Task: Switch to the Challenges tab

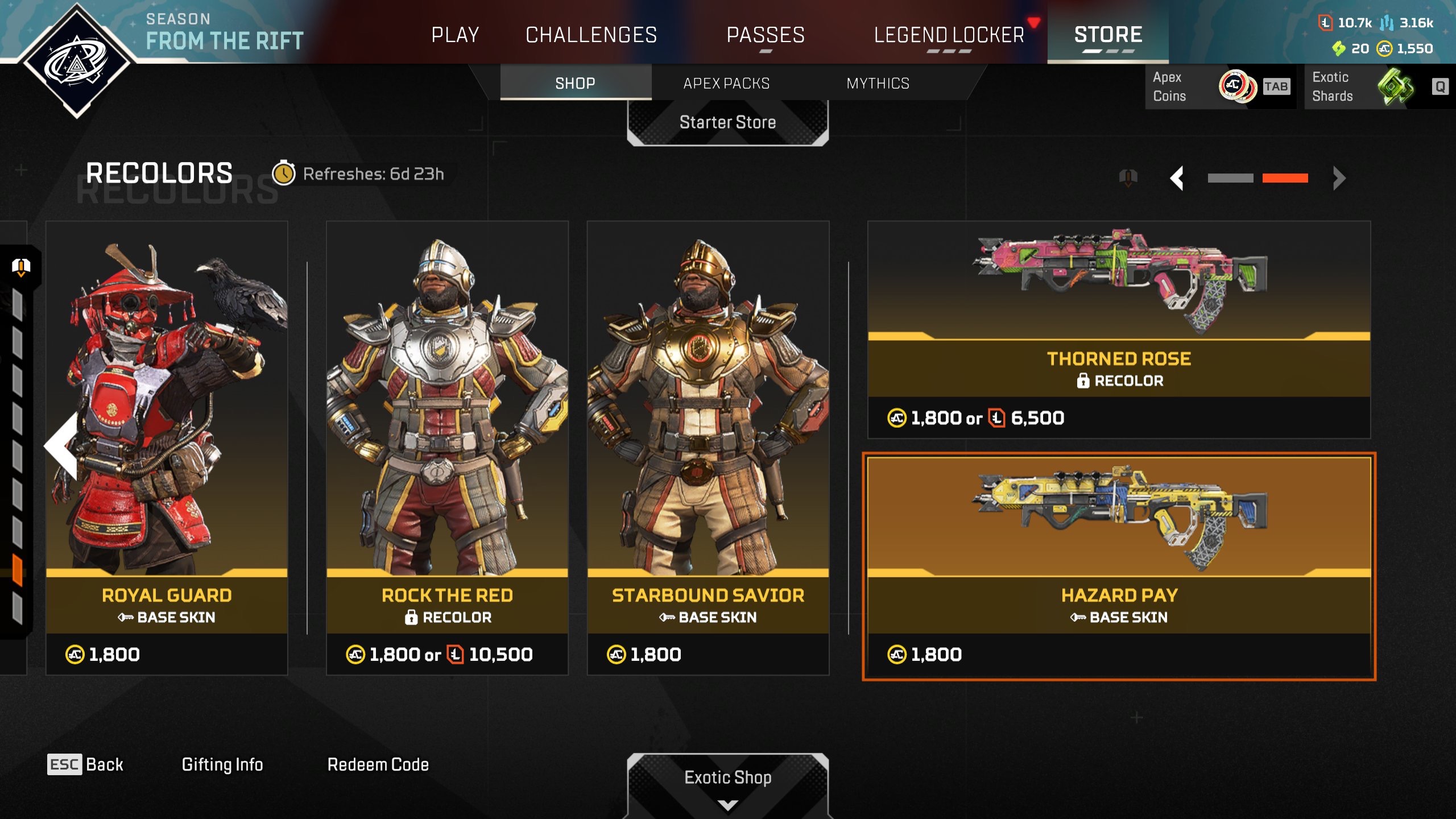Action: pos(591,35)
